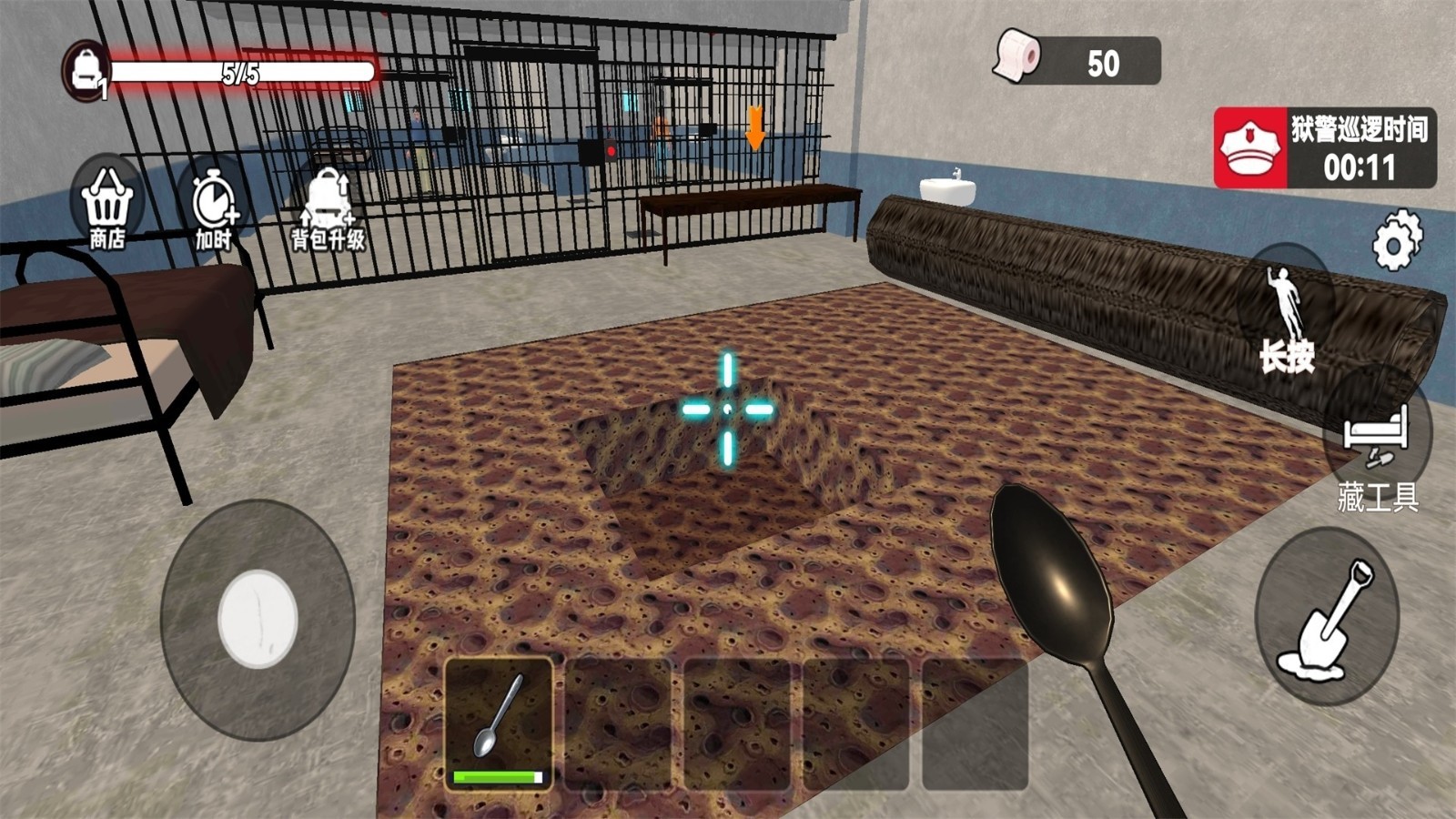This screenshot has width=1456, height=819.
Task: Hide tools with the bed button (藏工具)
Action: click(1378, 446)
